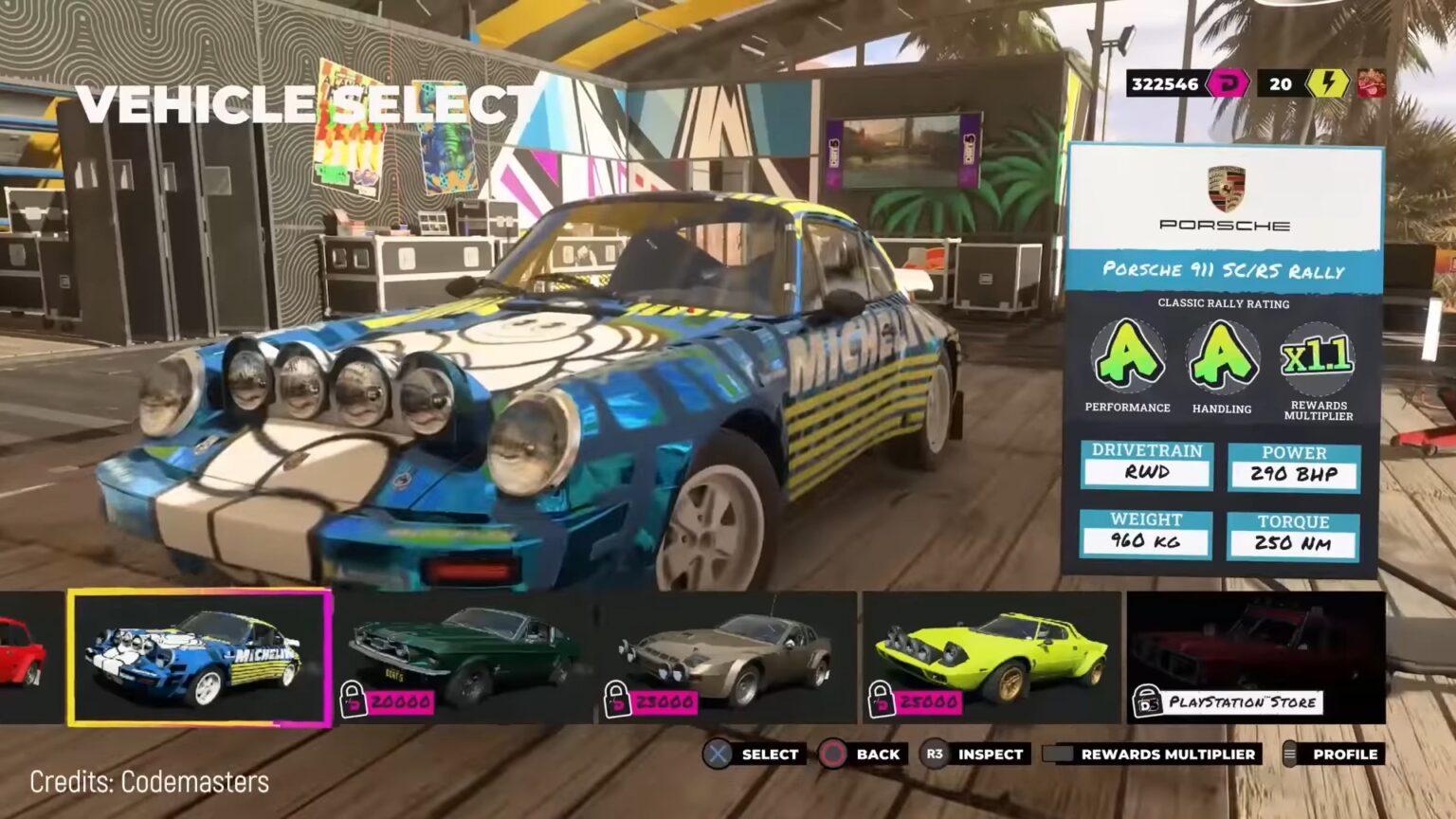This screenshot has width=1456, height=819.
Task: Click the Porsche 911 SC/RS Rally title banner
Action: pyautogui.click(x=1225, y=270)
